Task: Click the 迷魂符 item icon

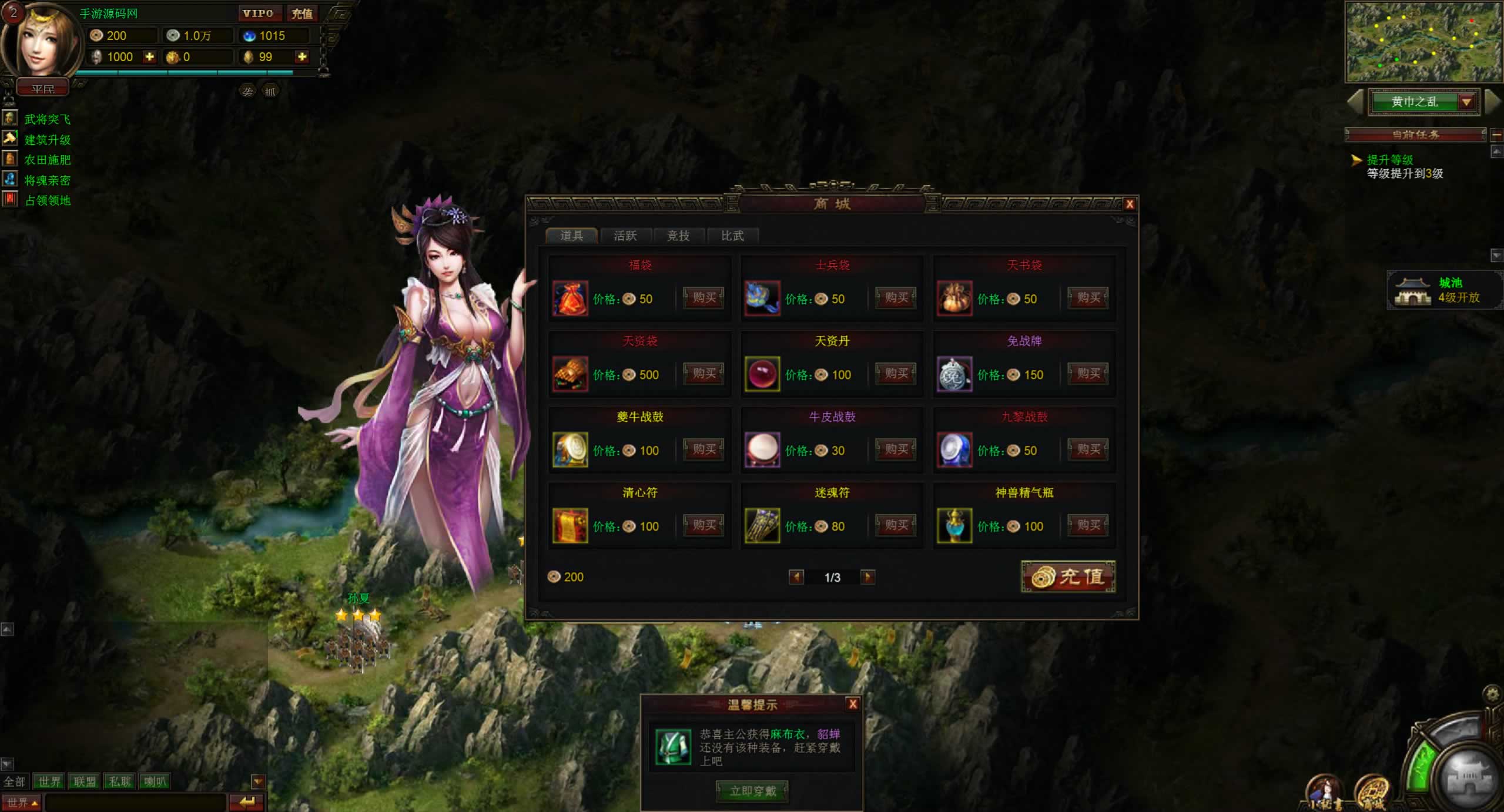Action: [x=762, y=525]
